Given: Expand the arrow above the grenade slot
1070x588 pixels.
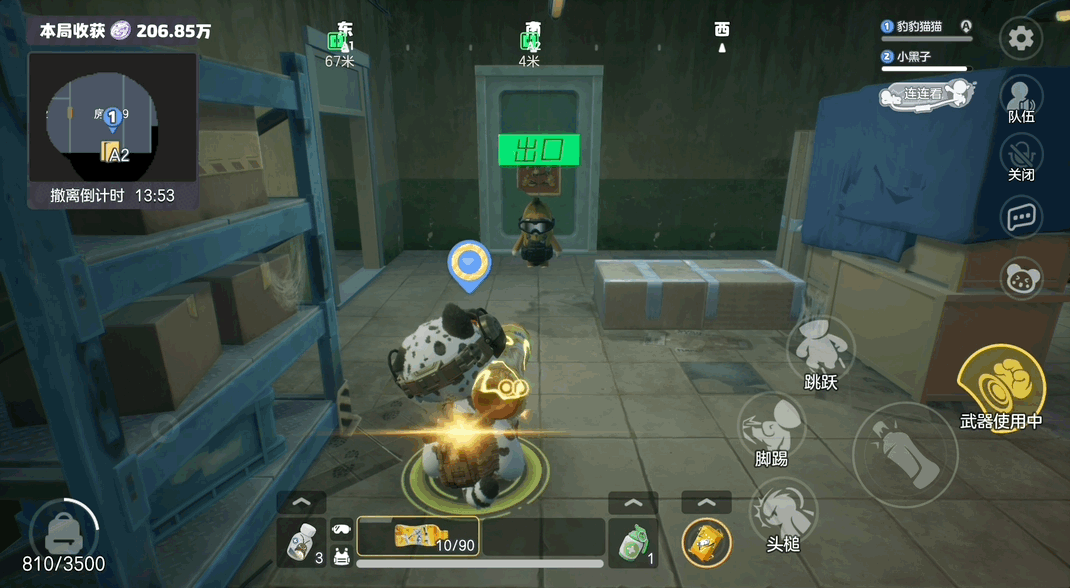Looking at the screenshot, I should point(633,503).
